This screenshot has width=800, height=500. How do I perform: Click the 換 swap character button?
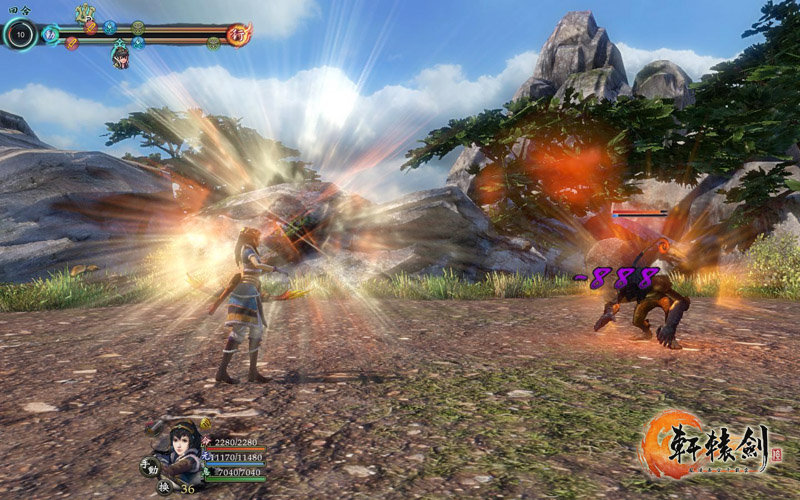(164, 487)
